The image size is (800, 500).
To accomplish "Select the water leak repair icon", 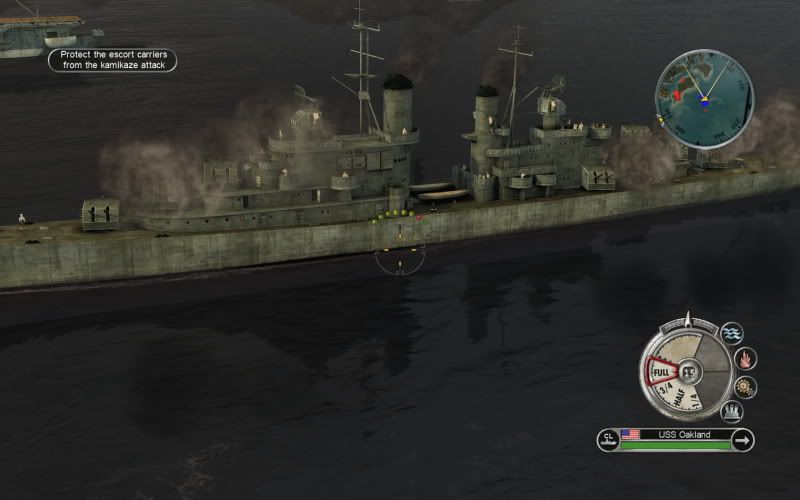I will 732,333.
